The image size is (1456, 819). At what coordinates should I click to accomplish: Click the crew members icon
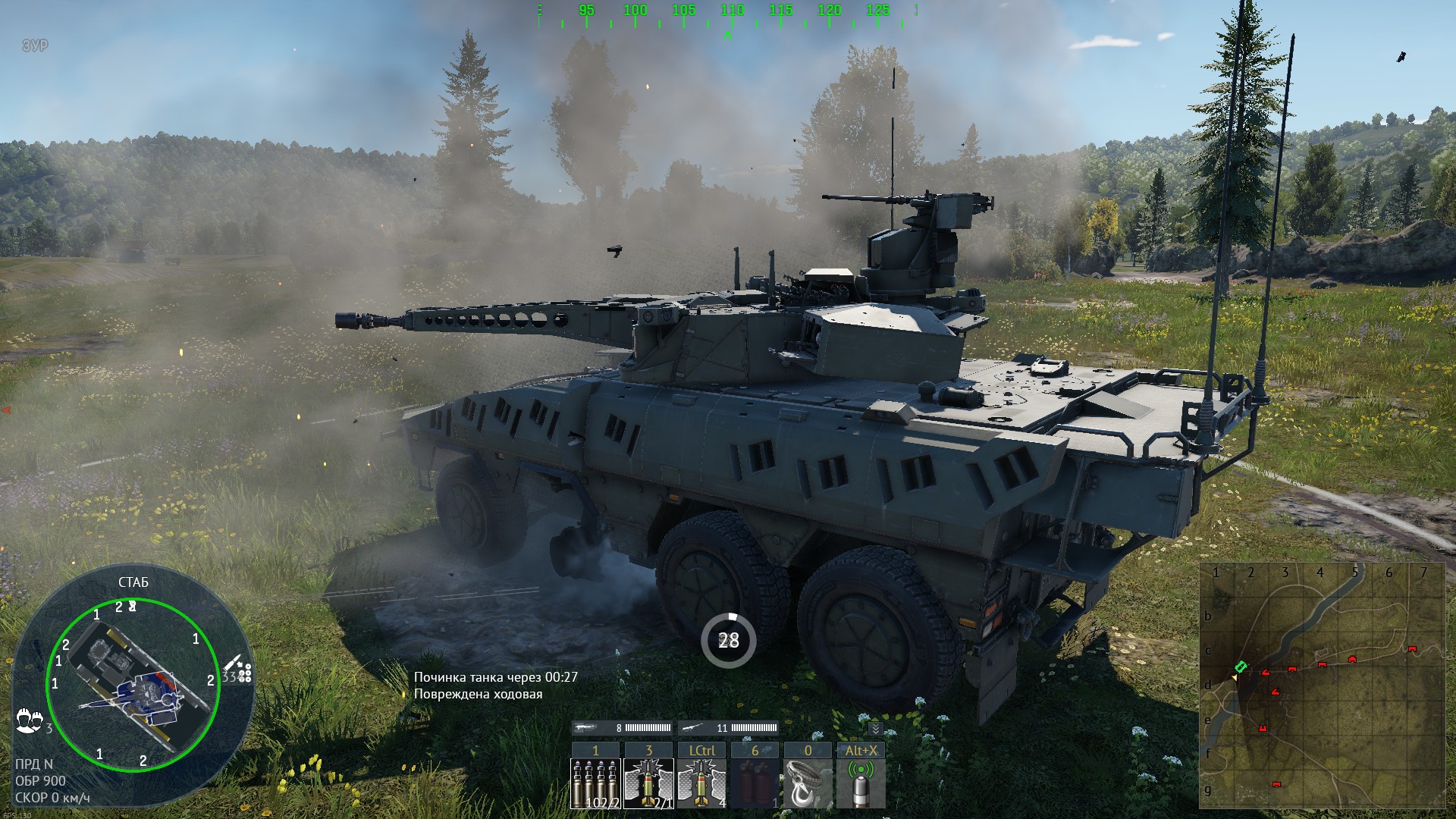tap(28, 720)
